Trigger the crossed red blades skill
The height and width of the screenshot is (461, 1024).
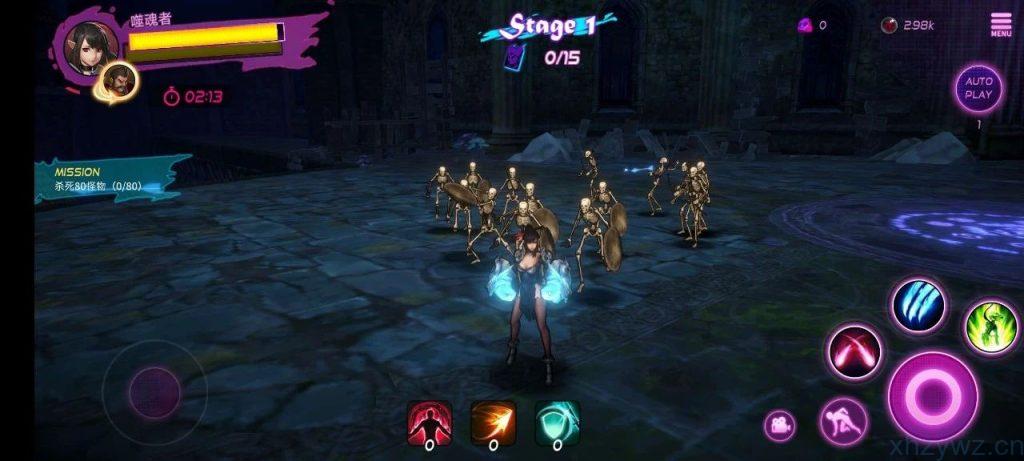[855, 352]
